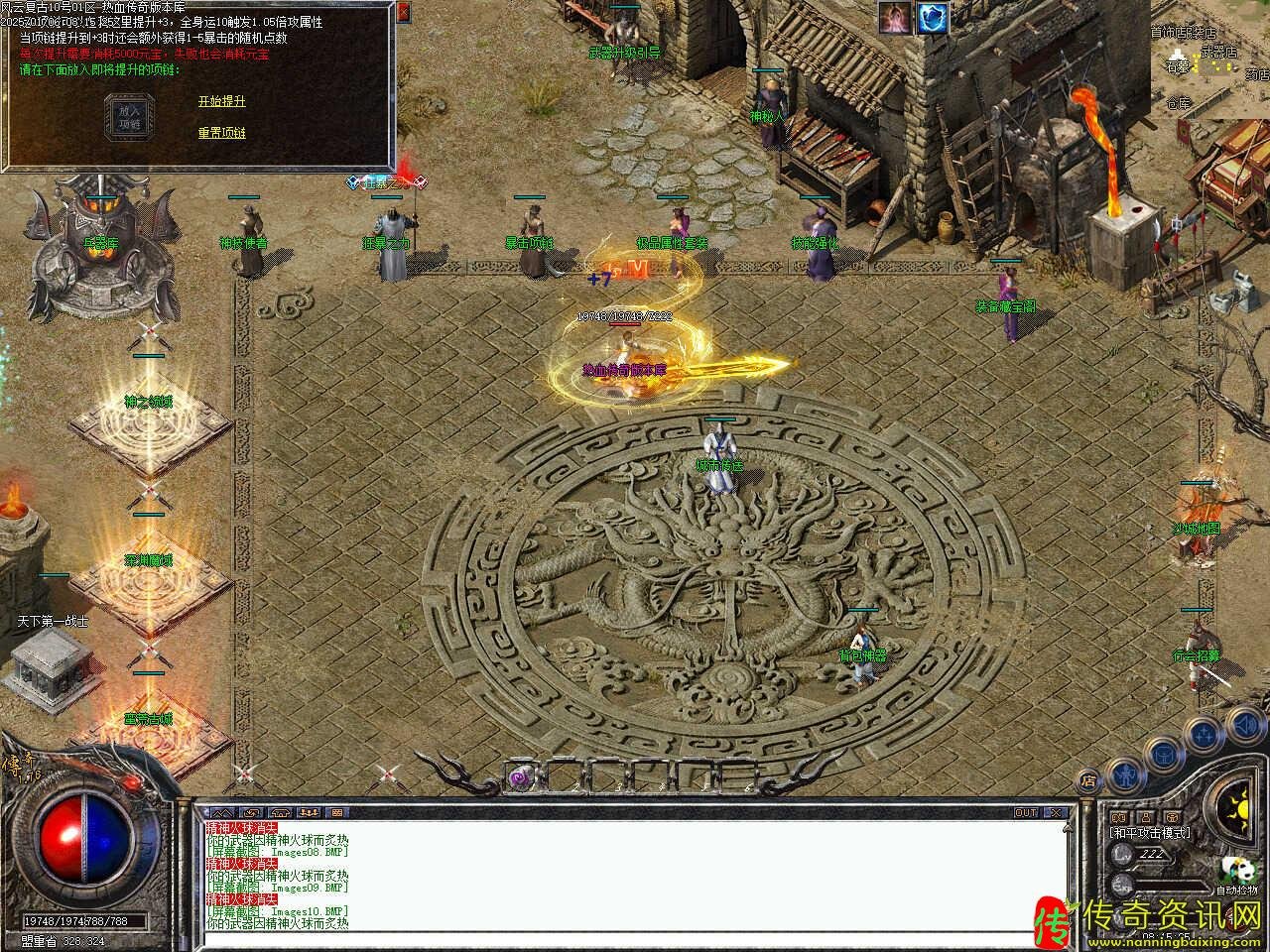Open the shop with the 店 button
Screen dimensions: 1270x952
click(1088, 781)
